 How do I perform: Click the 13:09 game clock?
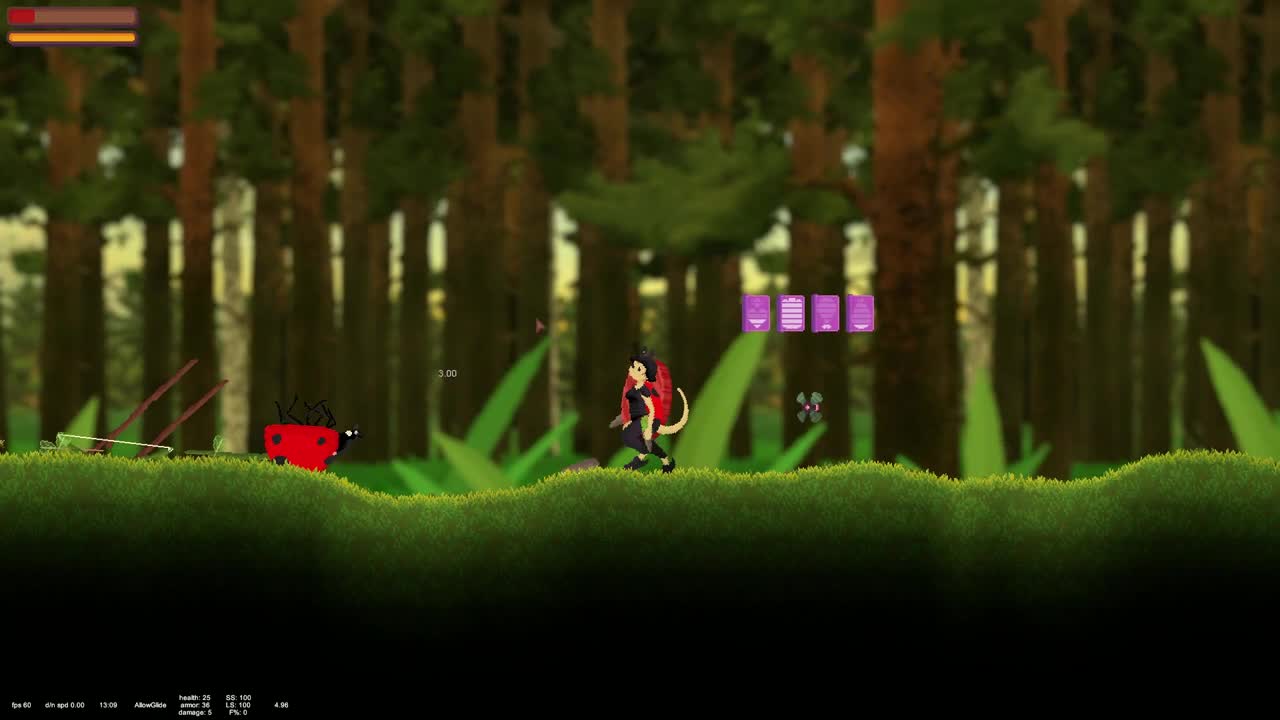click(108, 704)
